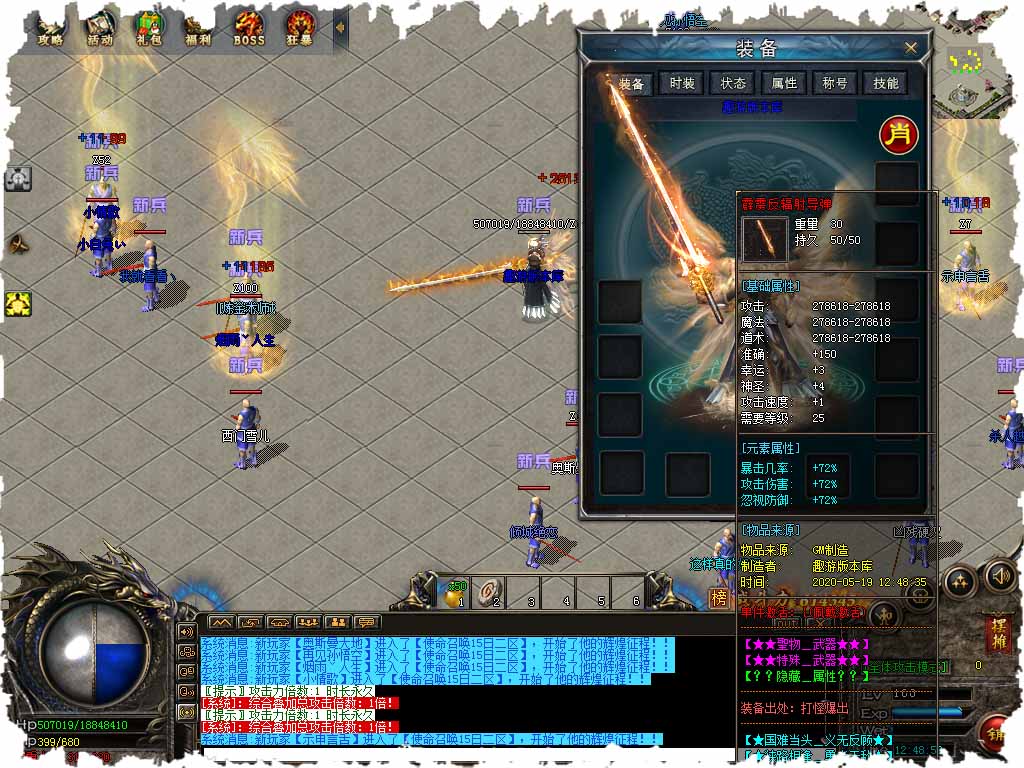Open the 属性 attributes tab
Viewport: 1024px width, 768px height.
point(783,83)
